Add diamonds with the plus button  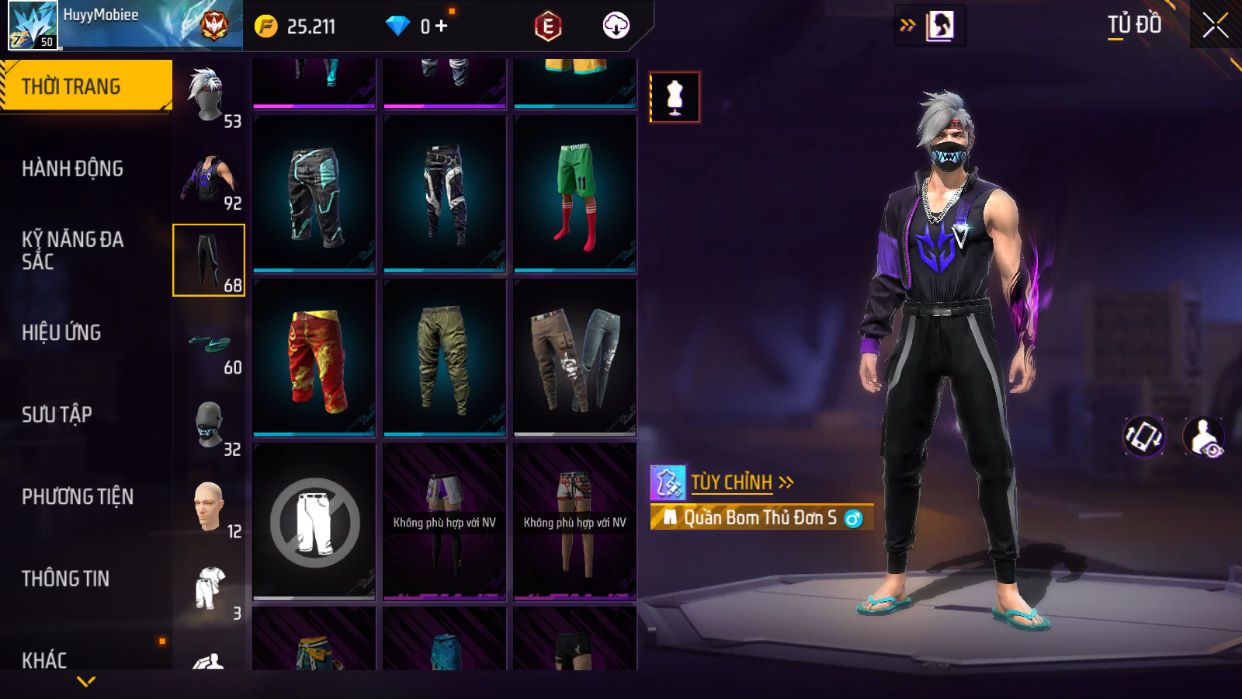(441, 26)
